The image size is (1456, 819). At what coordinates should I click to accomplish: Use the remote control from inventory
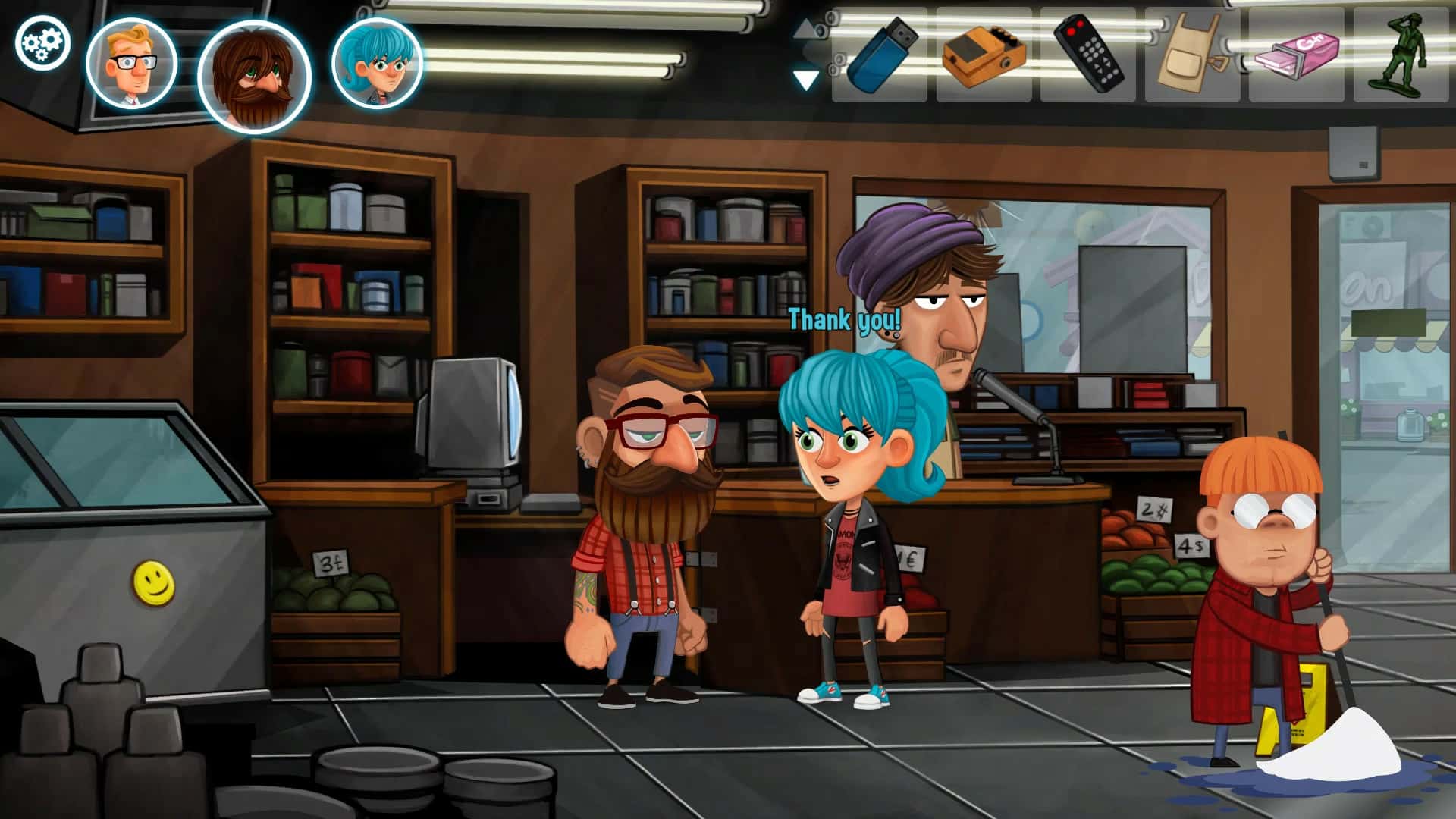[x=1092, y=55]
